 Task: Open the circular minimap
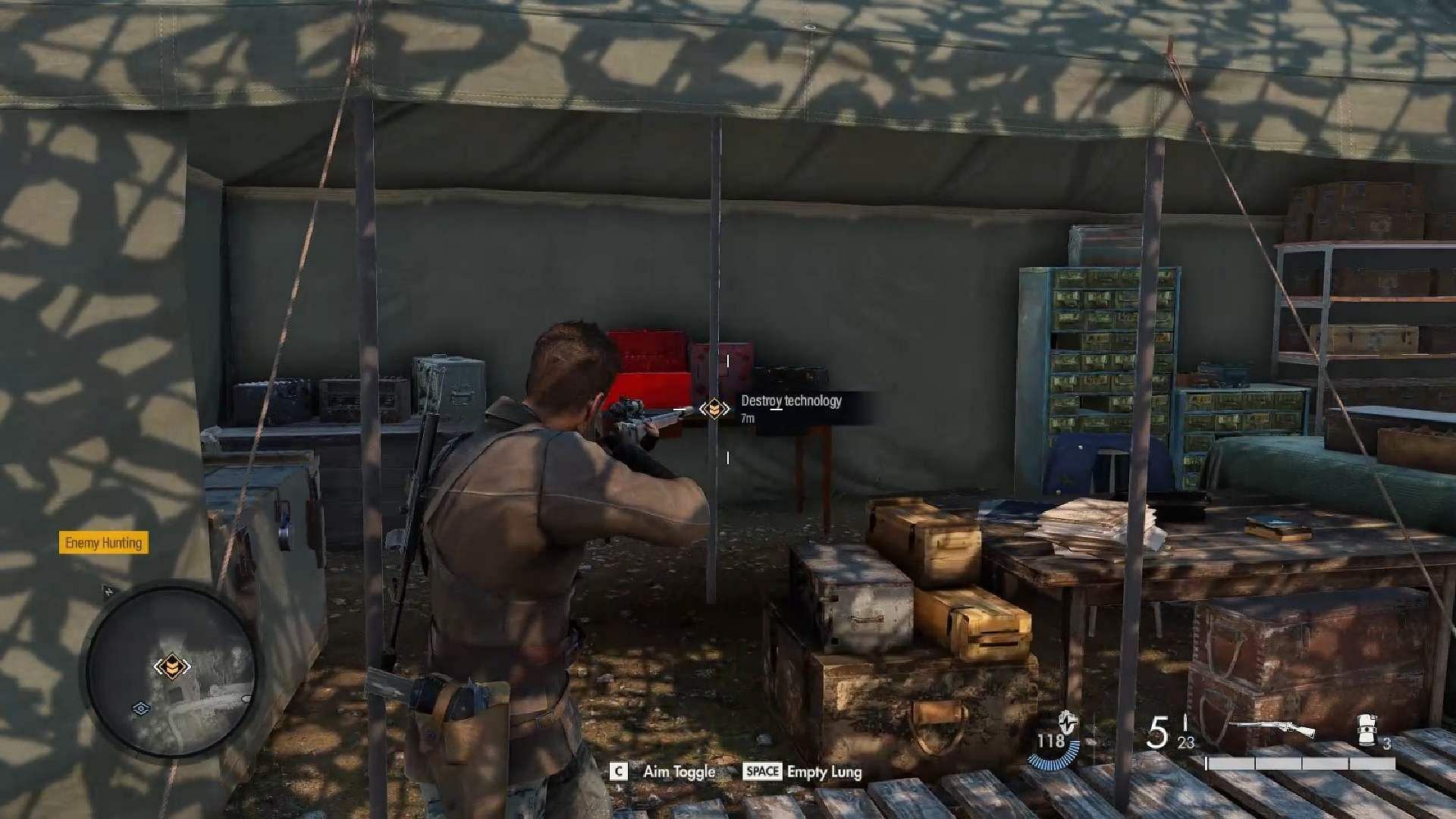pos(171,668)
